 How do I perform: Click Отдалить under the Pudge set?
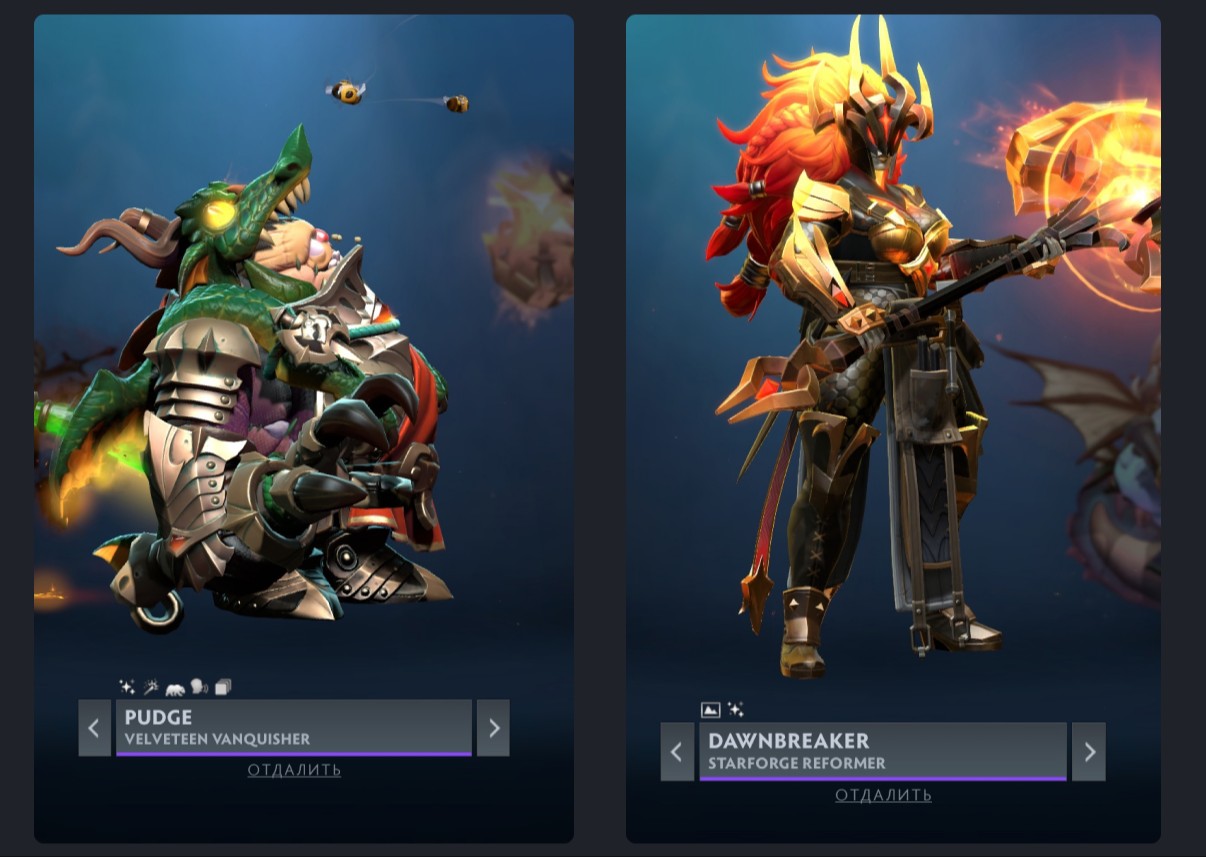click(x=294, y=770)
